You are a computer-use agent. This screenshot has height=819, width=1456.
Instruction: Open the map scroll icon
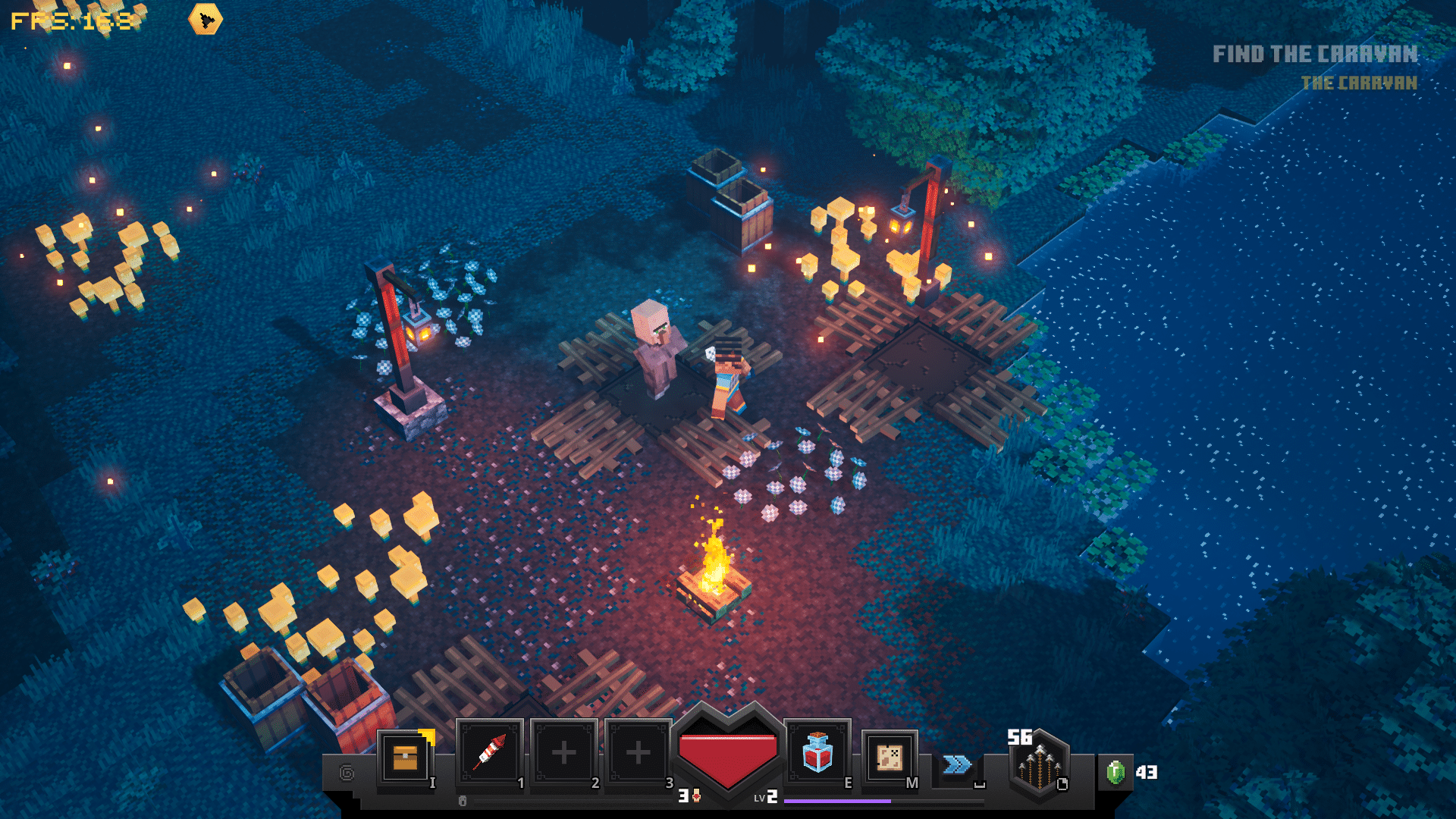[x=889, y=757]
